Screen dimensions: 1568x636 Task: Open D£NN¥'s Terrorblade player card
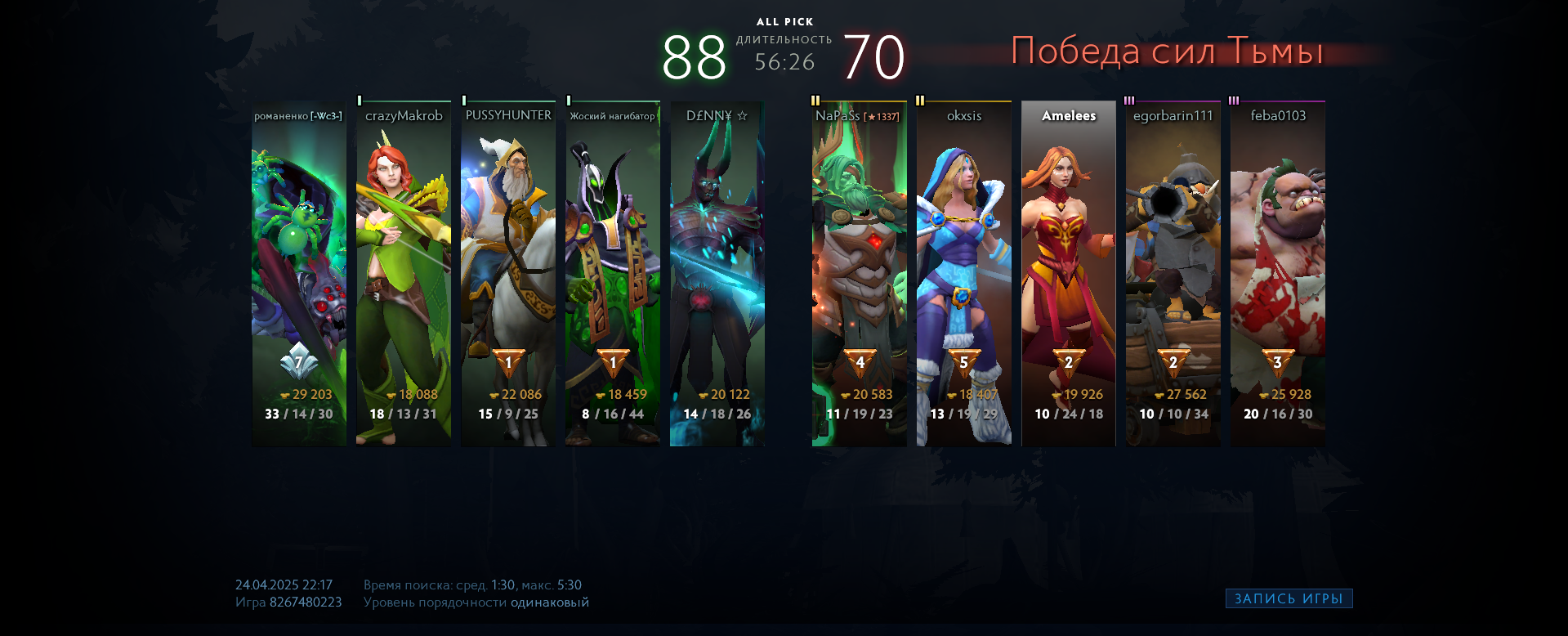[x=717, y=274]
